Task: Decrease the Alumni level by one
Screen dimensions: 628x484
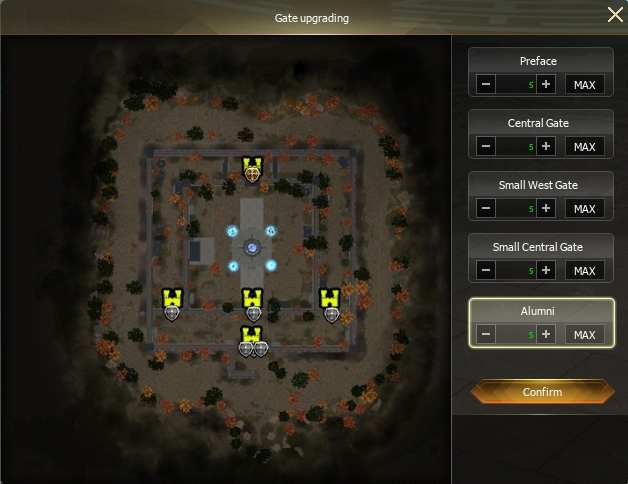Action: pyautogui.click(x=486, y=334)
